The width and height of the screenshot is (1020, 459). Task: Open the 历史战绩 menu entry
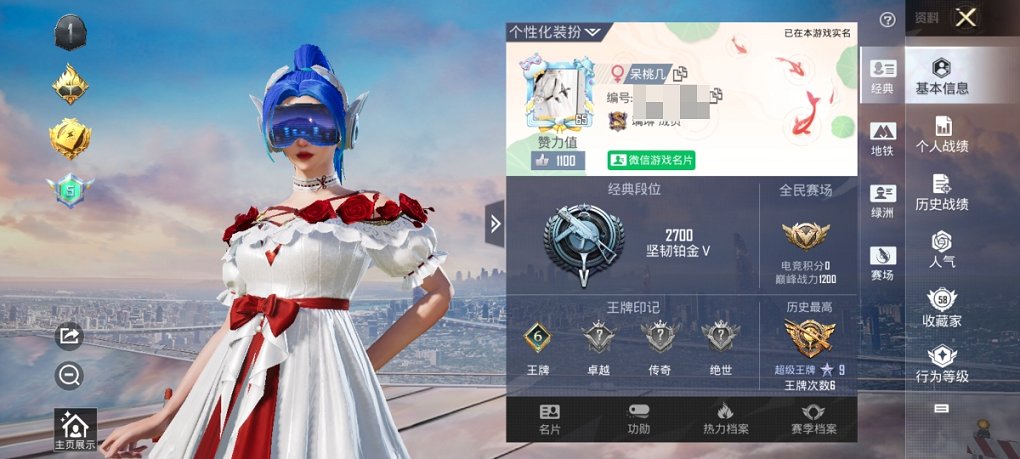tap(942, 192)
